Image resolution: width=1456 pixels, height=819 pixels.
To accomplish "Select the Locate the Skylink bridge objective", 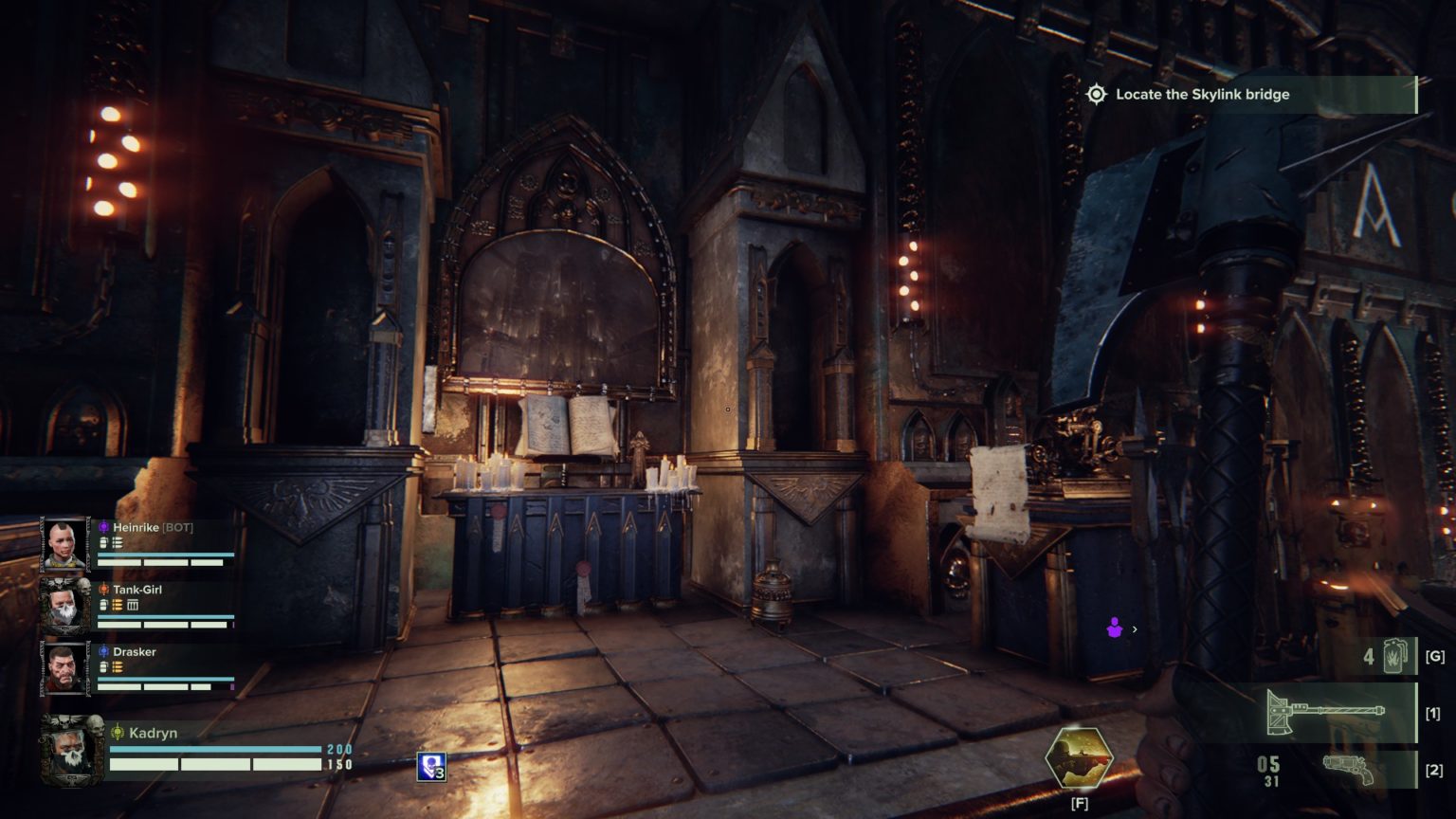I will click(x=1202, y=95).
